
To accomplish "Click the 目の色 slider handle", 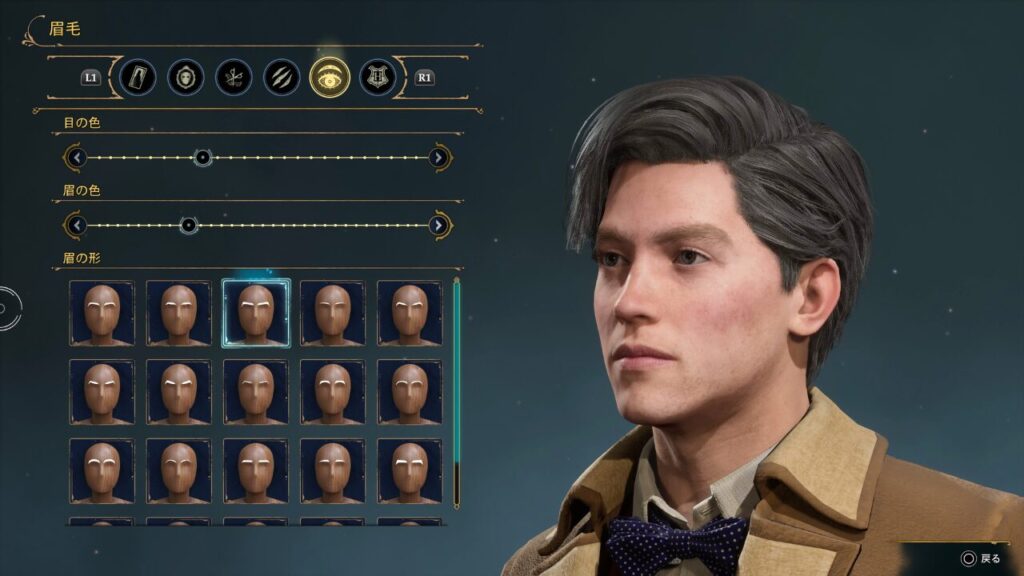I will point(202,158).
